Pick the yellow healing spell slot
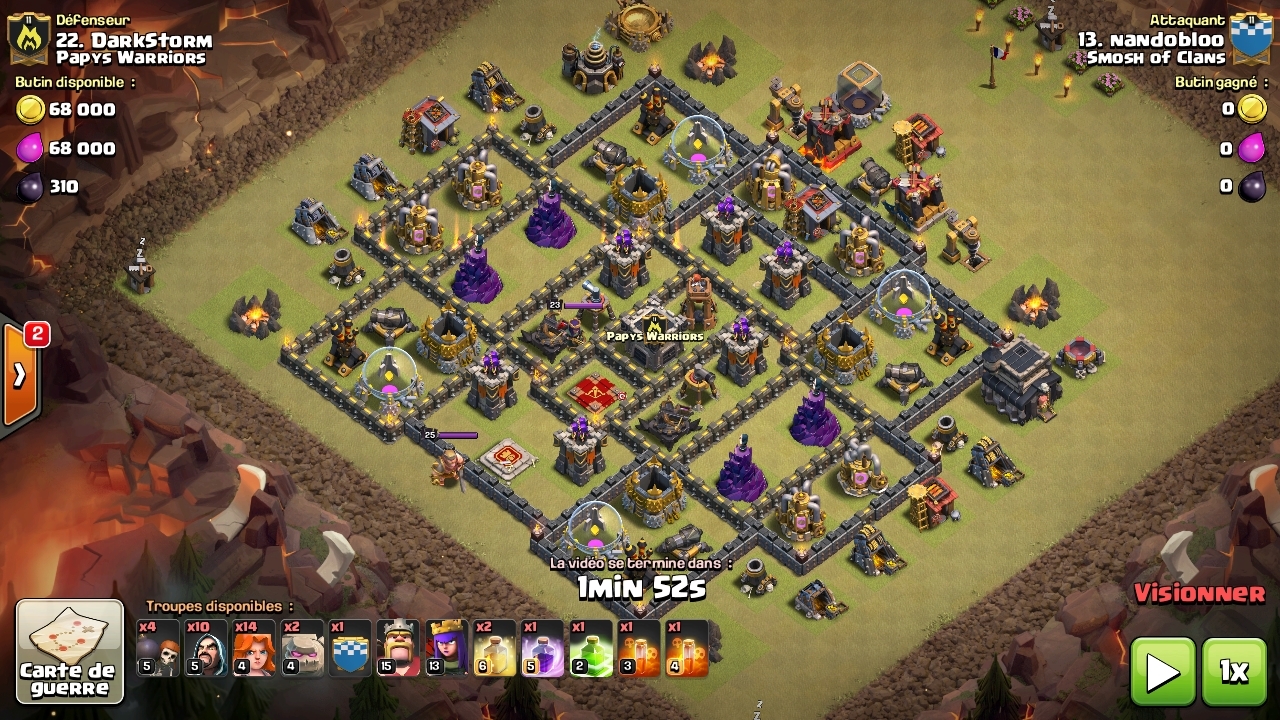 coord(495,648)
